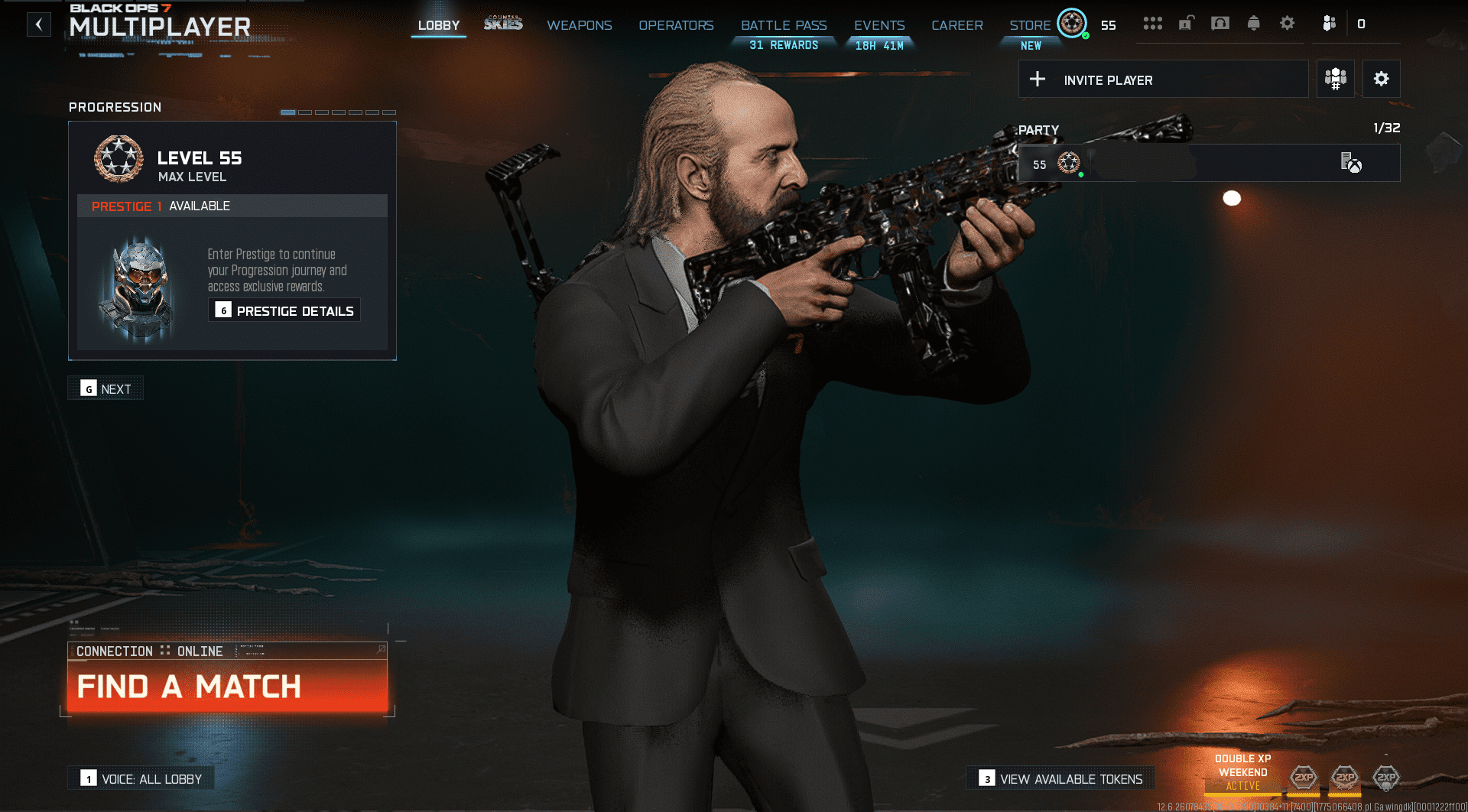Viewport: 1468px width, 812px height.
Task: Open Prestige Details panel
Action: pos(284,310)
